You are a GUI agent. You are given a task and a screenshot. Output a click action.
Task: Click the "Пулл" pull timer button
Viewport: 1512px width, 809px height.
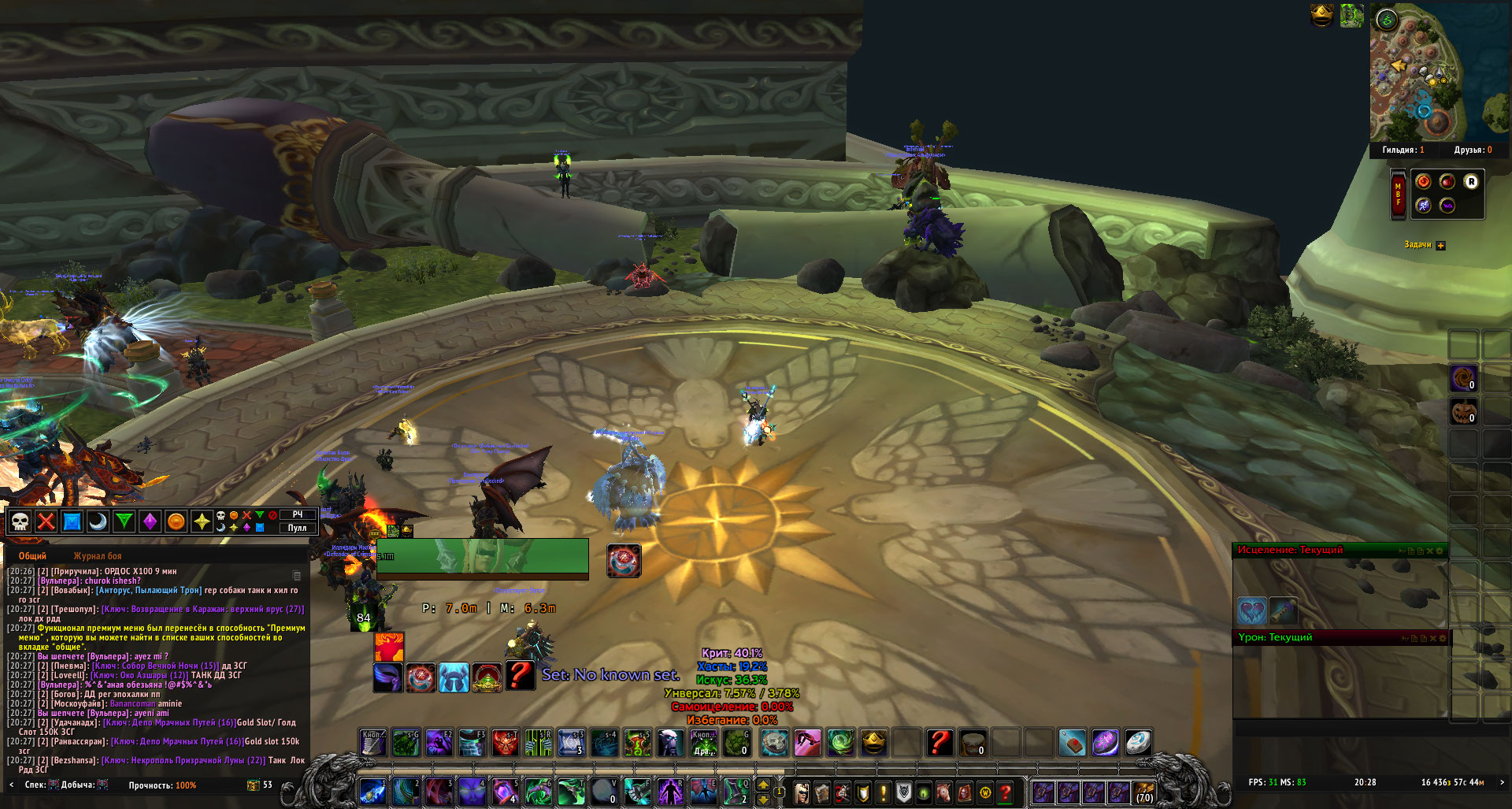[x=297, y=528]
